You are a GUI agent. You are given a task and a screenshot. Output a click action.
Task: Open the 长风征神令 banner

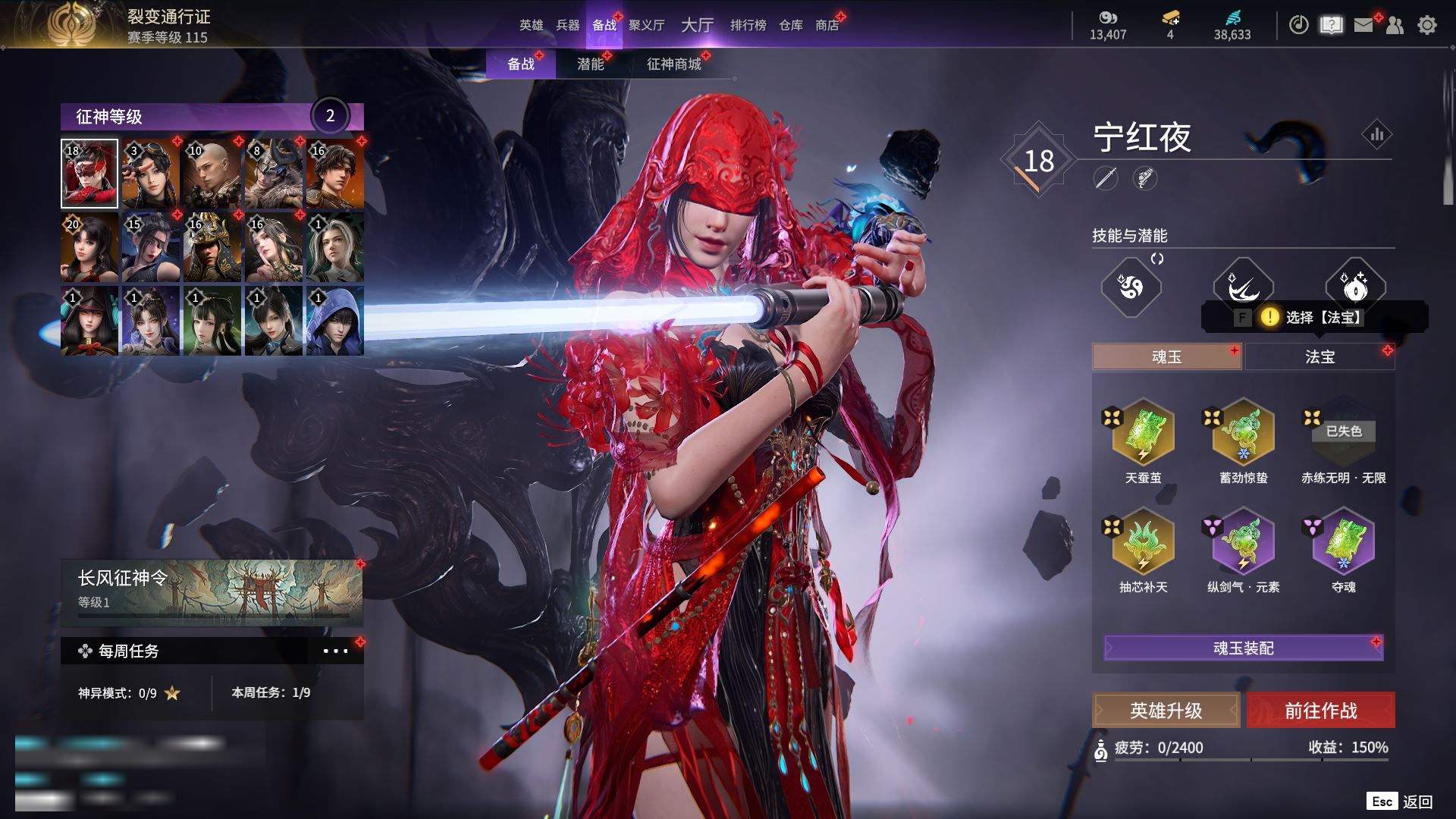click(212, 593)
